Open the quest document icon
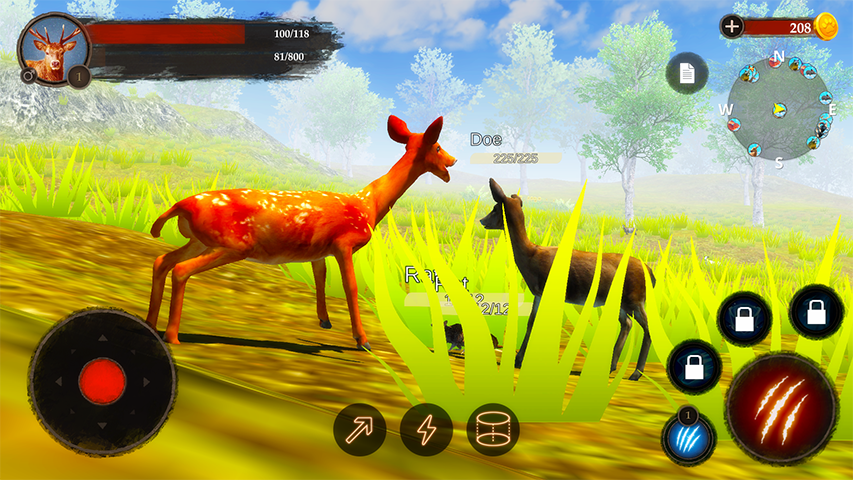Image resolution: width=853 pixels, height=480 pixels. (687, 73)
